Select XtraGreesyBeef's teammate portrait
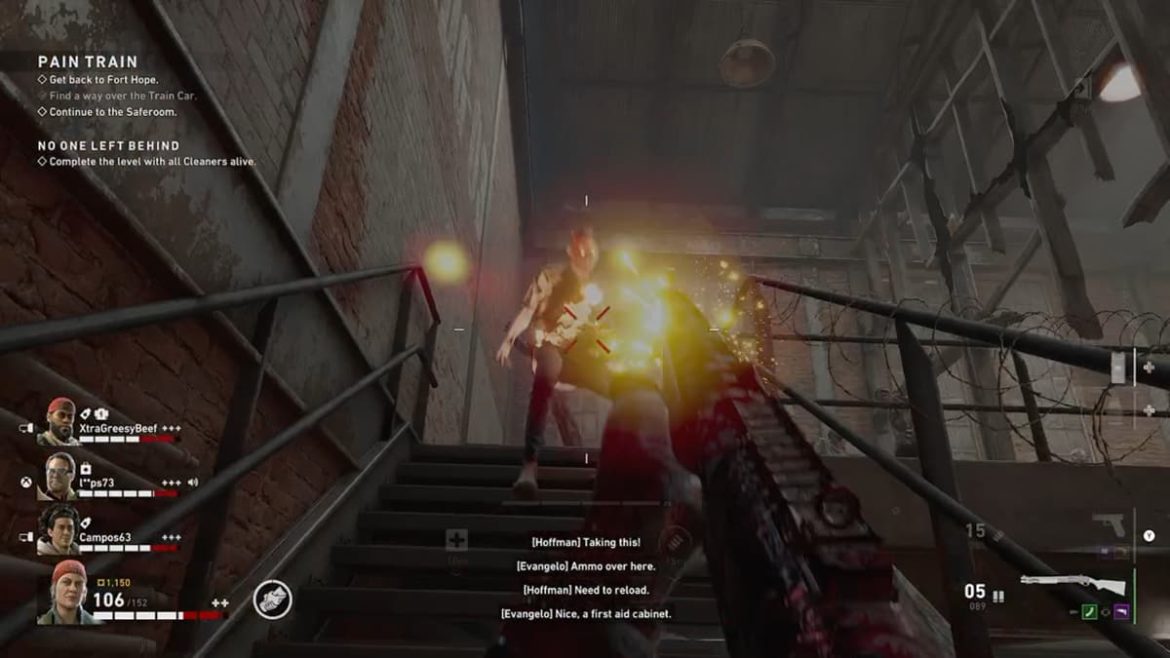 (60, 421)
